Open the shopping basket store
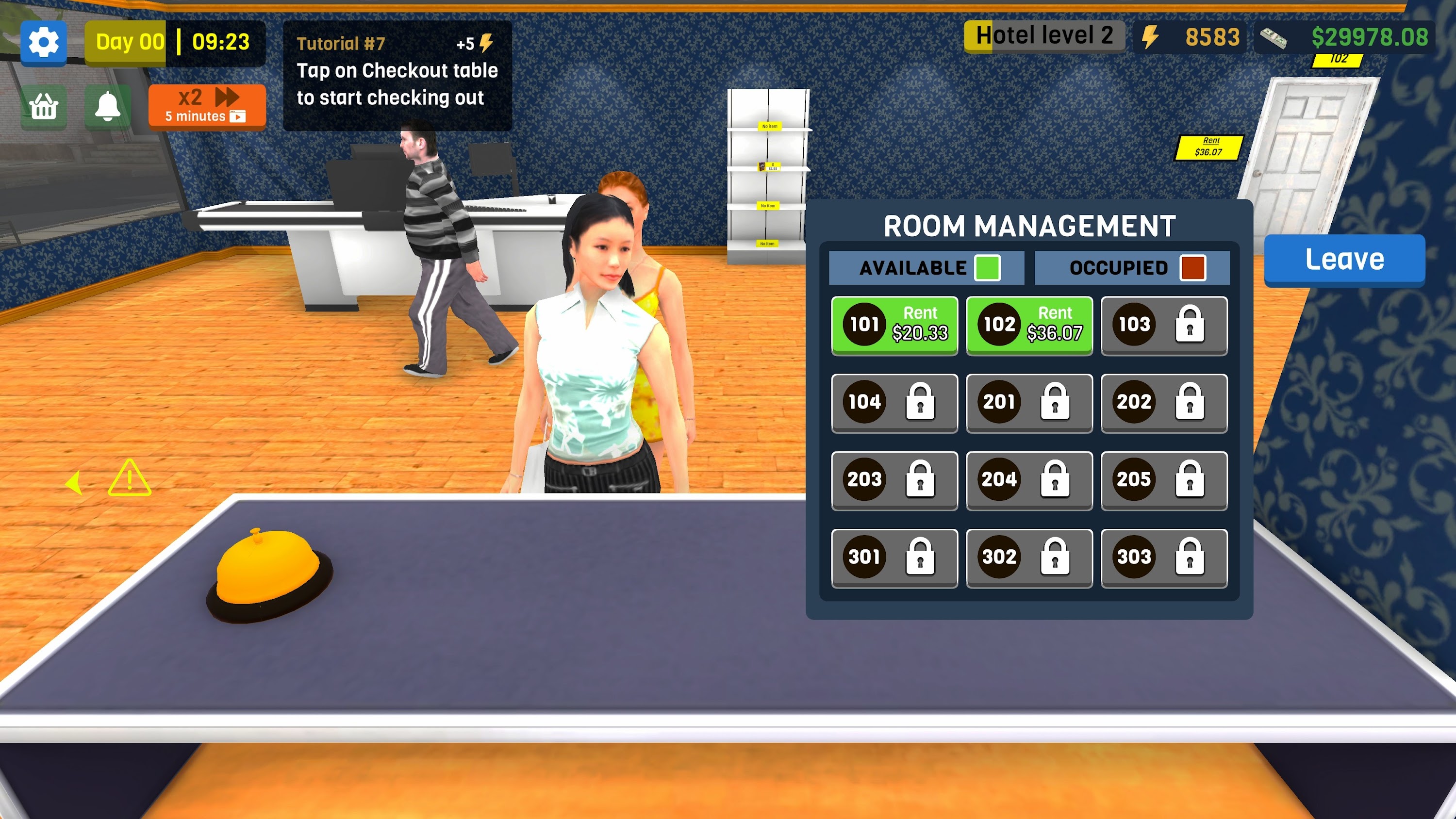The height and width of the screenshot is (819, 1456). [x=44, y=107]
